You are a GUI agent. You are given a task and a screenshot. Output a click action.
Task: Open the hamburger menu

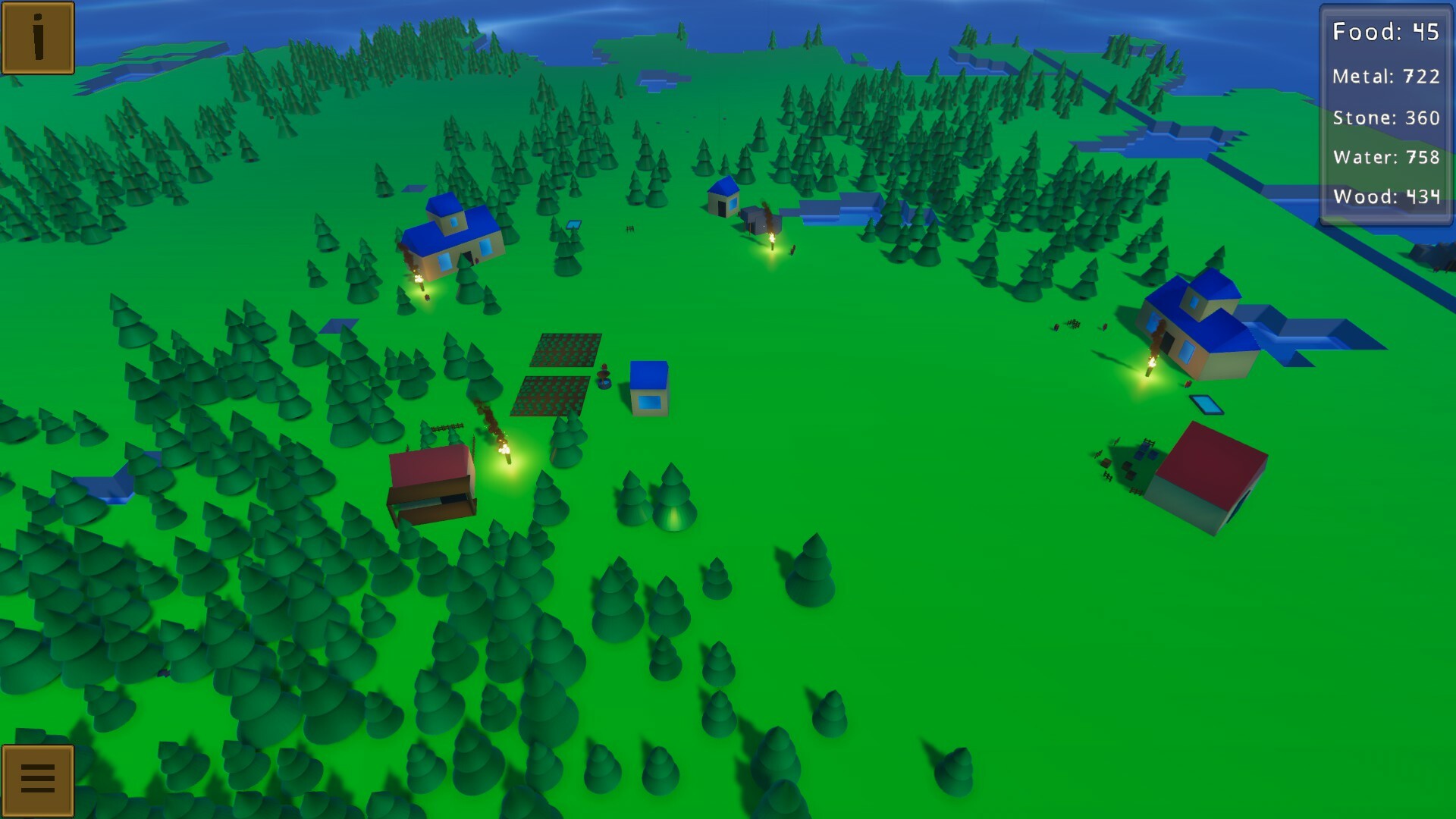click(38, 780)
